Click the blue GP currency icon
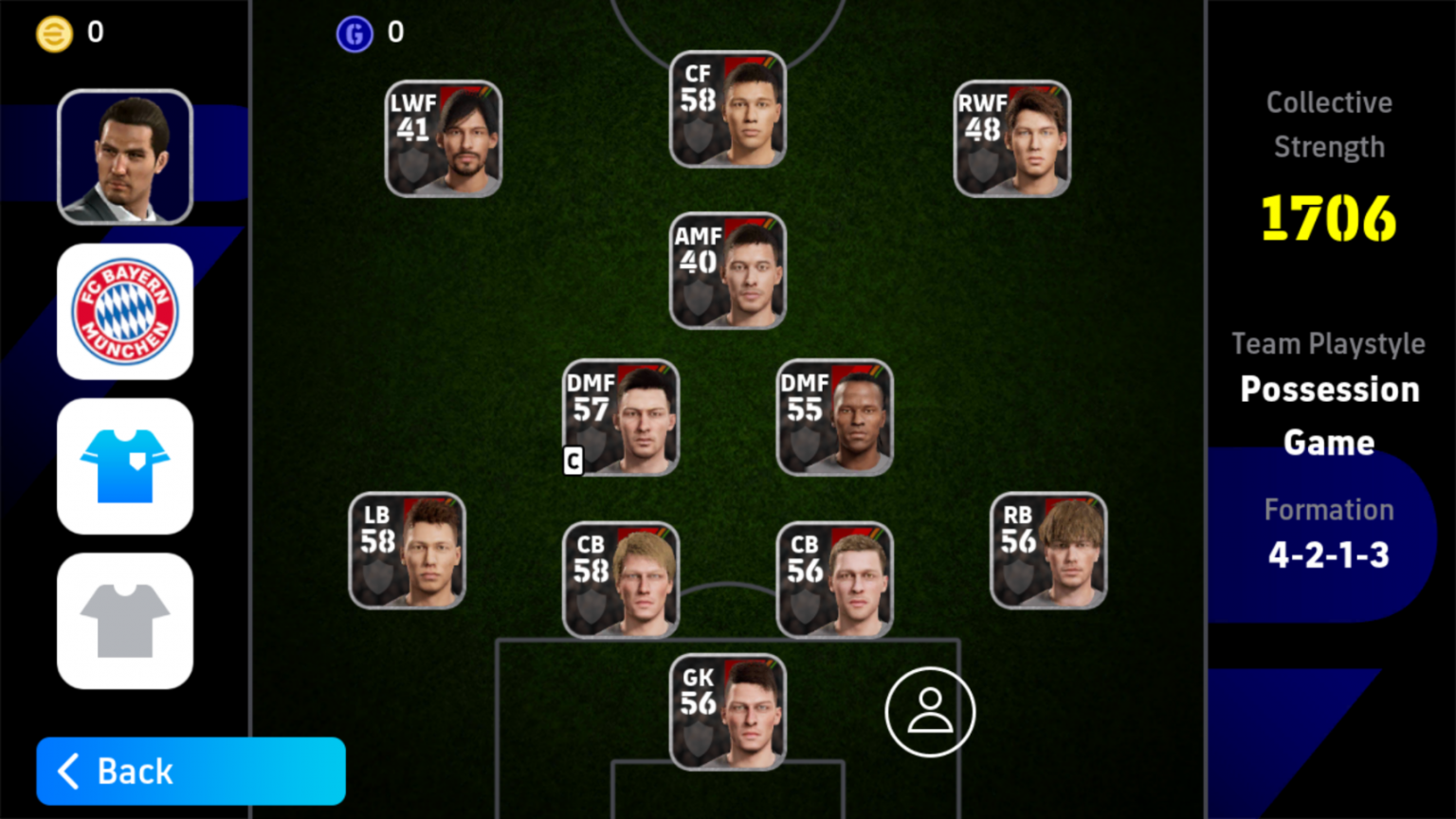The image size is (1456, 819). [355, 31]
